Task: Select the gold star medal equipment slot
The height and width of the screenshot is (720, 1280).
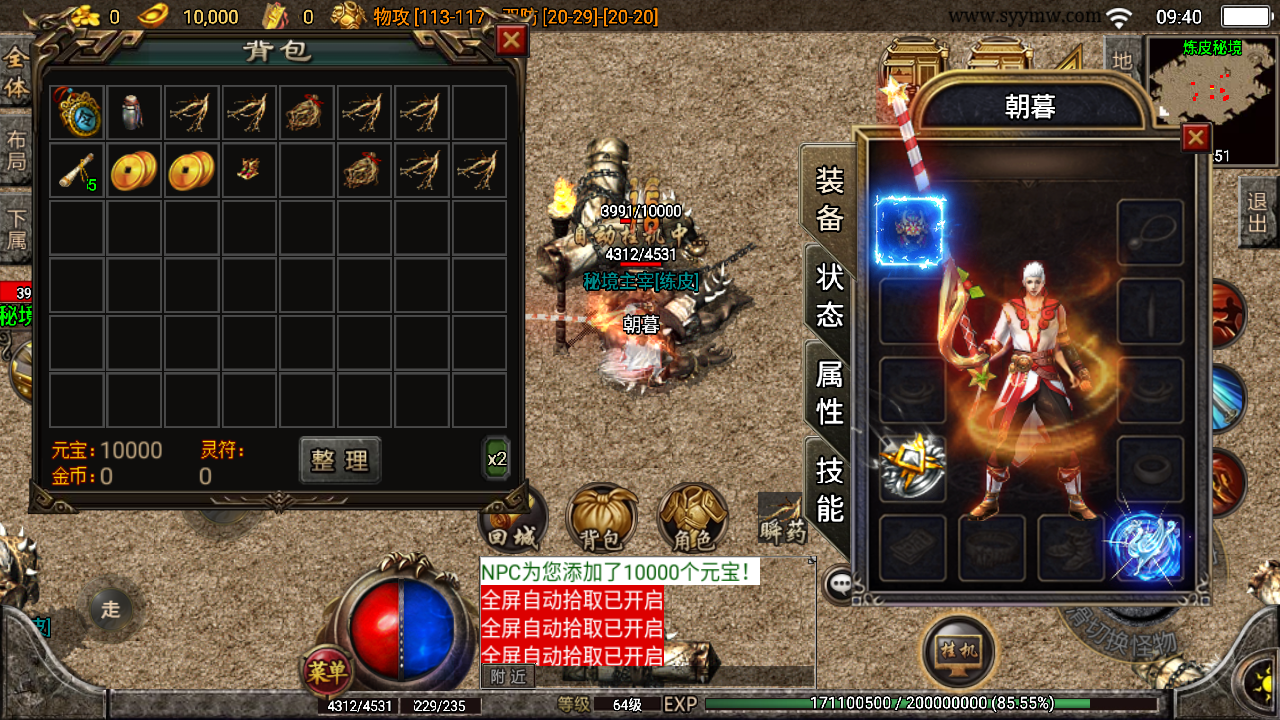Action: coord(912,466)
